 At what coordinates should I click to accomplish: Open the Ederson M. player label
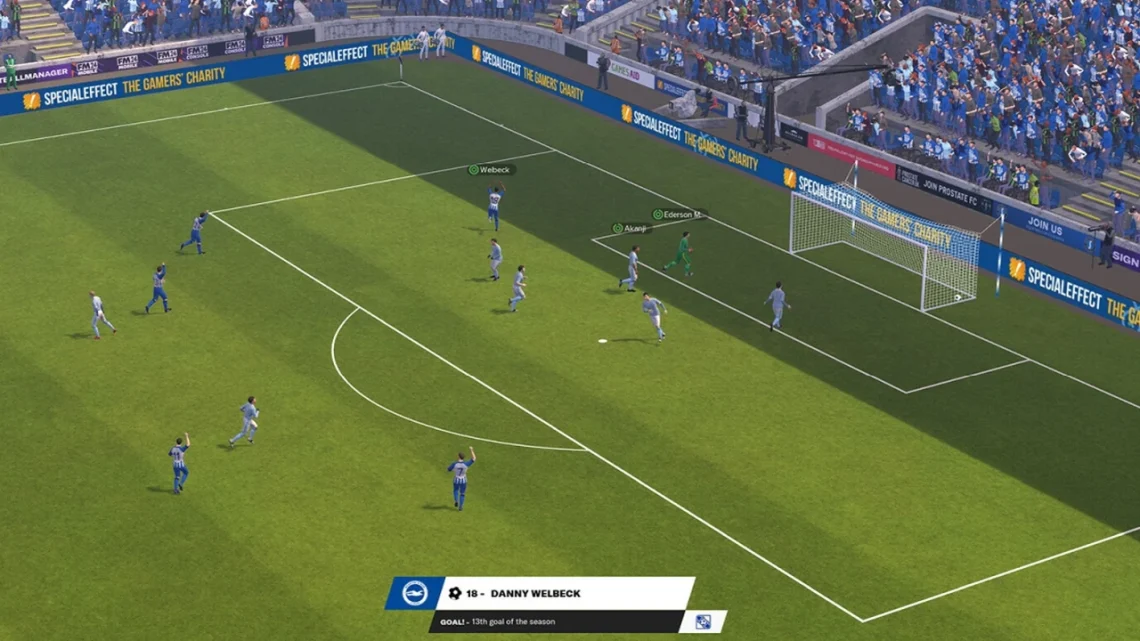678,214
